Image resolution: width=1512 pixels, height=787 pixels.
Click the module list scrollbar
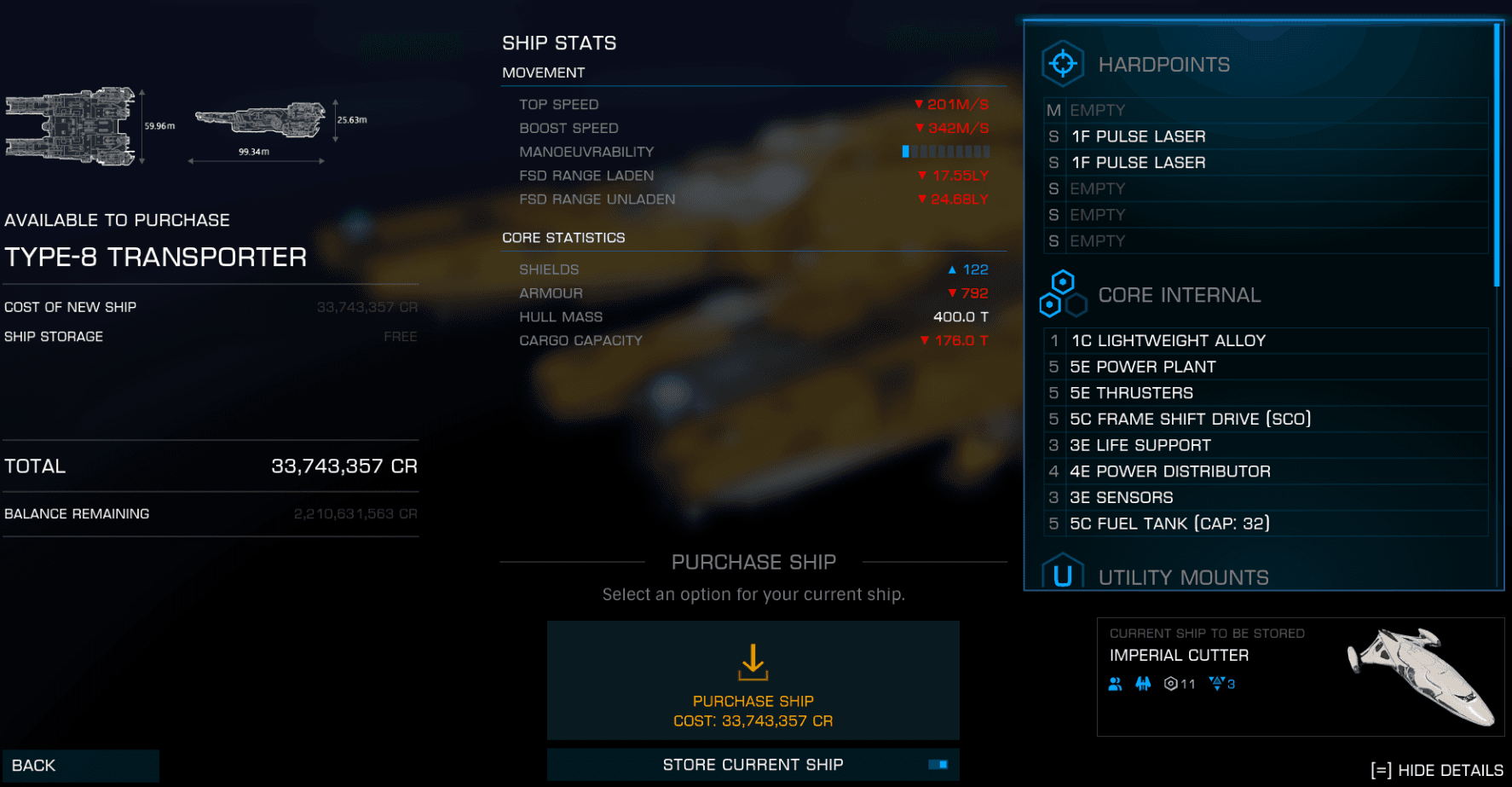pos(1497,155)
